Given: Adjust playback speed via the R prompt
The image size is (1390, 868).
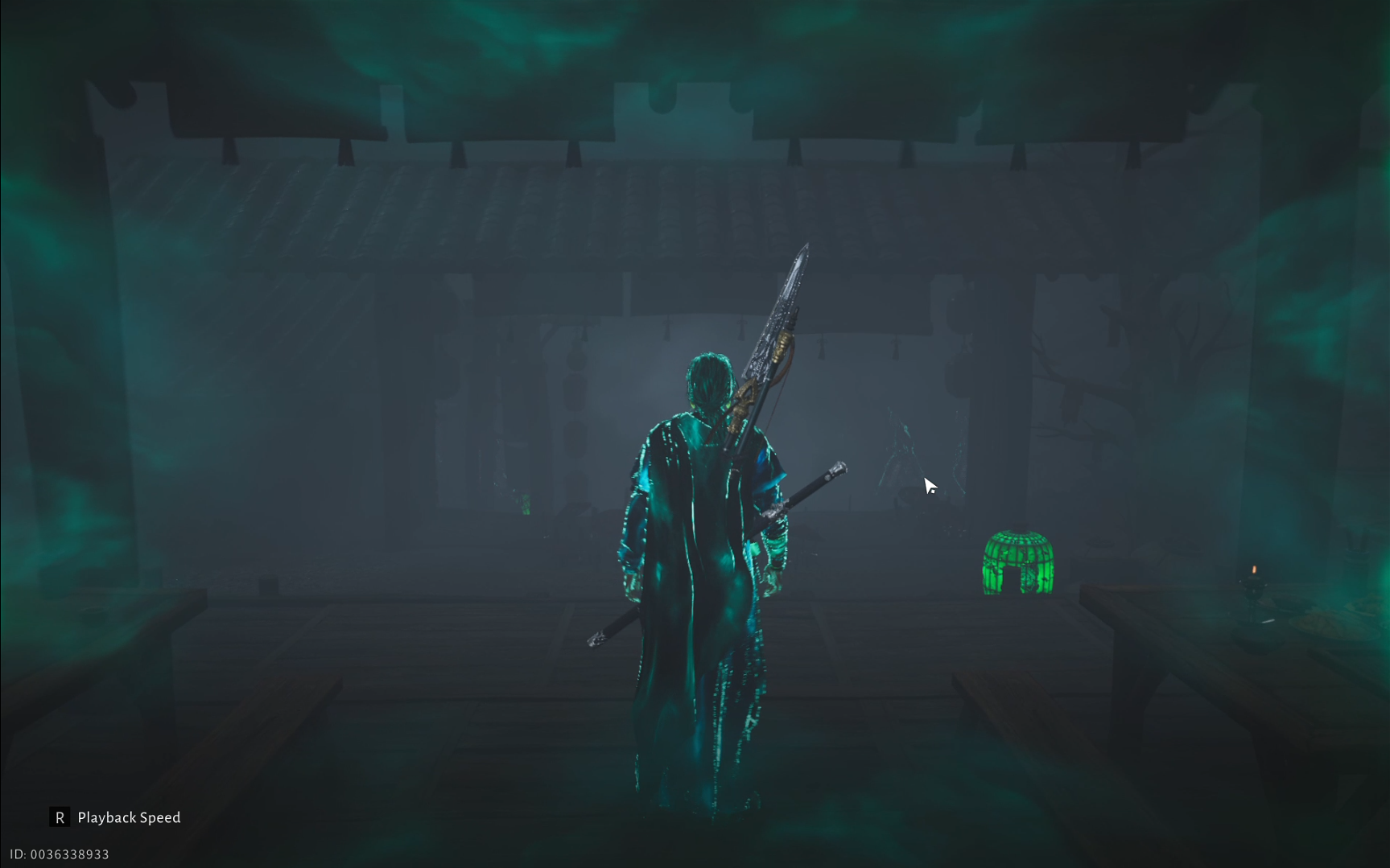Looking at the screenshot, I should [59, 817].
